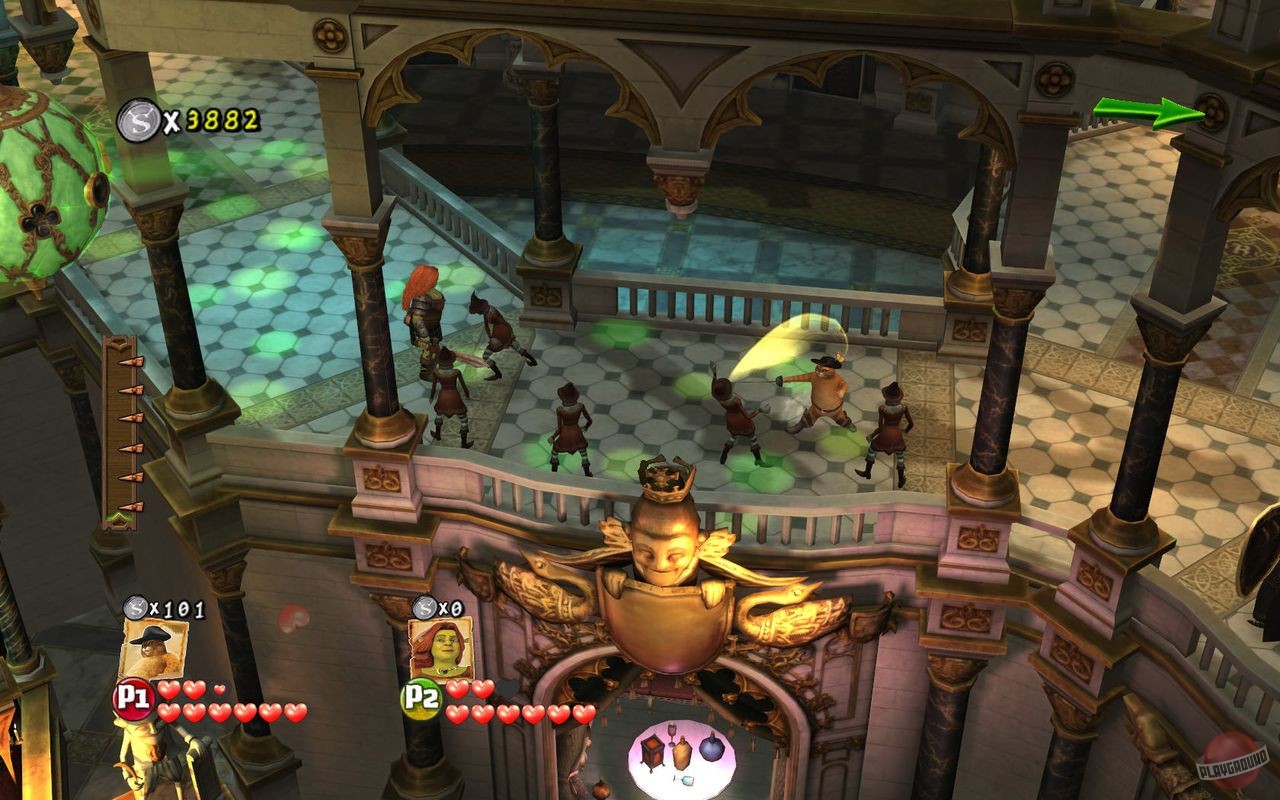This screenshot has width=1280, height=800.
Task: Click the bottom green chevron of the arrow meter
Action: click(x=121, y=515)
